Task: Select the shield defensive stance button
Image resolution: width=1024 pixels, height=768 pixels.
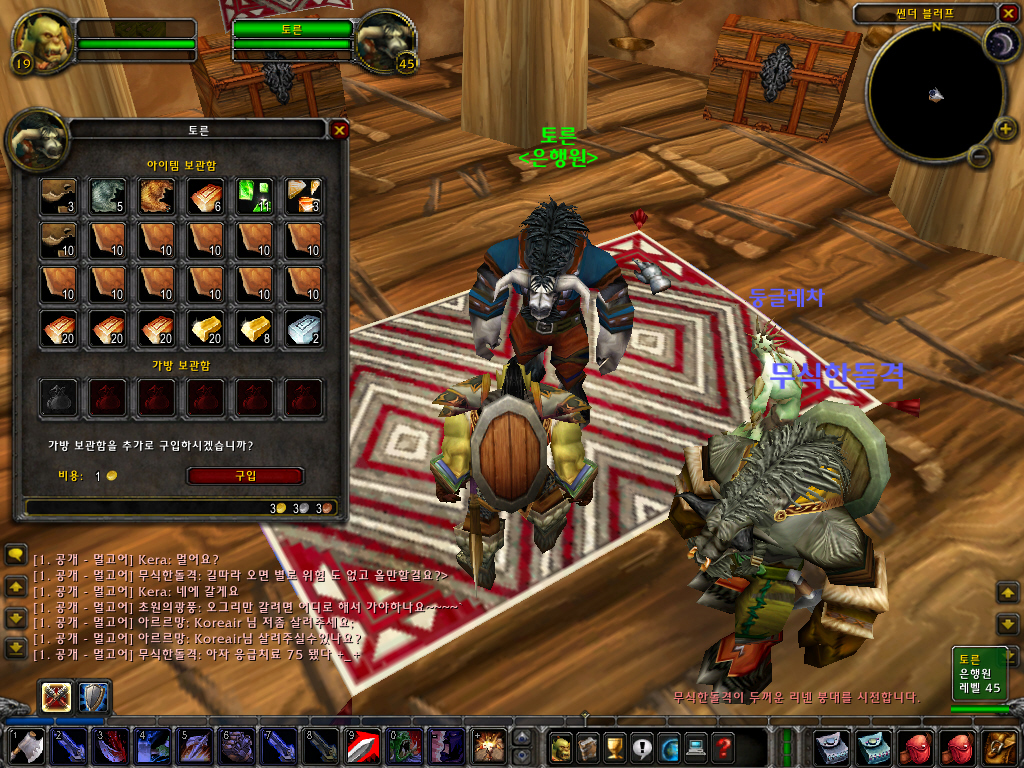Action: pyautogui.click(x=95, y=696)
